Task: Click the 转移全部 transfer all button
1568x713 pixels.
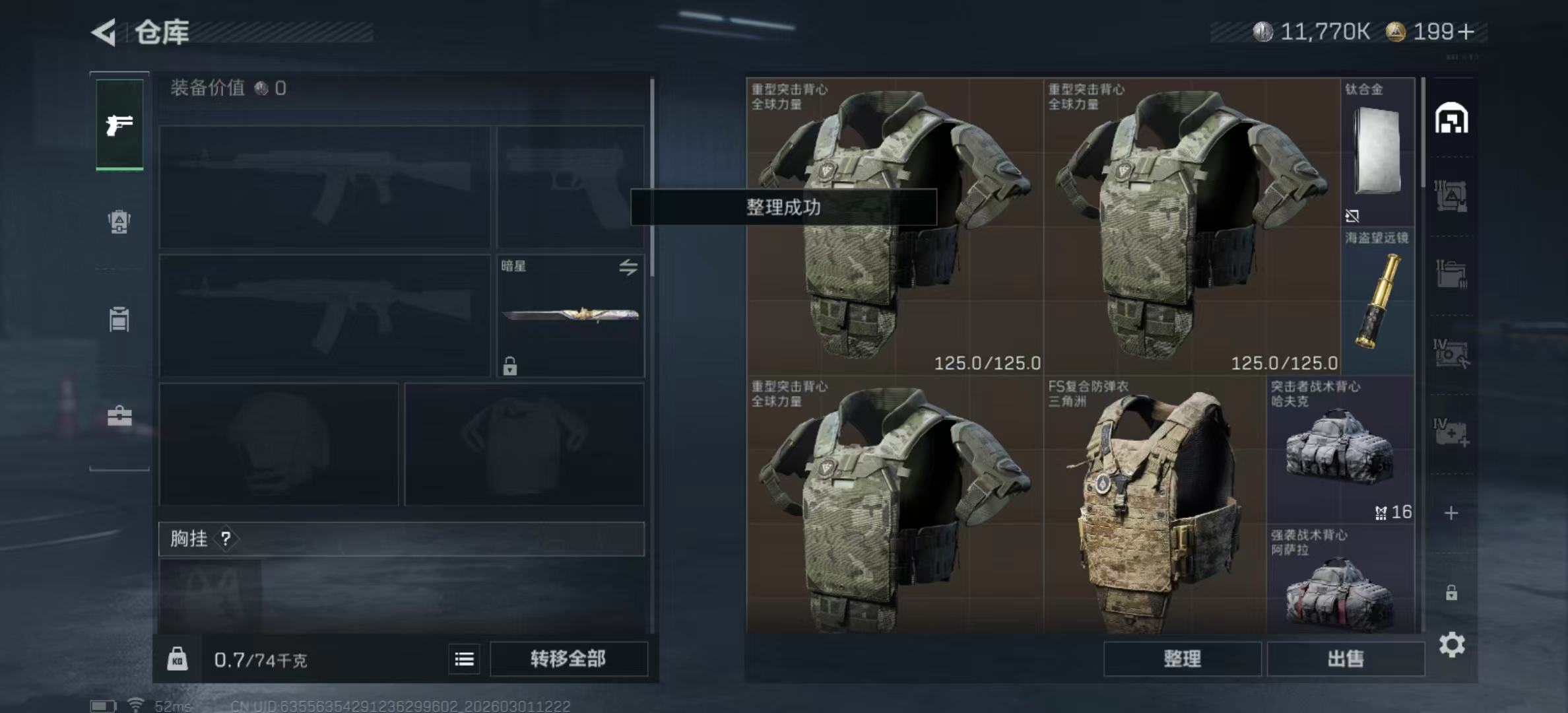Action: click(x=569, y=659)
